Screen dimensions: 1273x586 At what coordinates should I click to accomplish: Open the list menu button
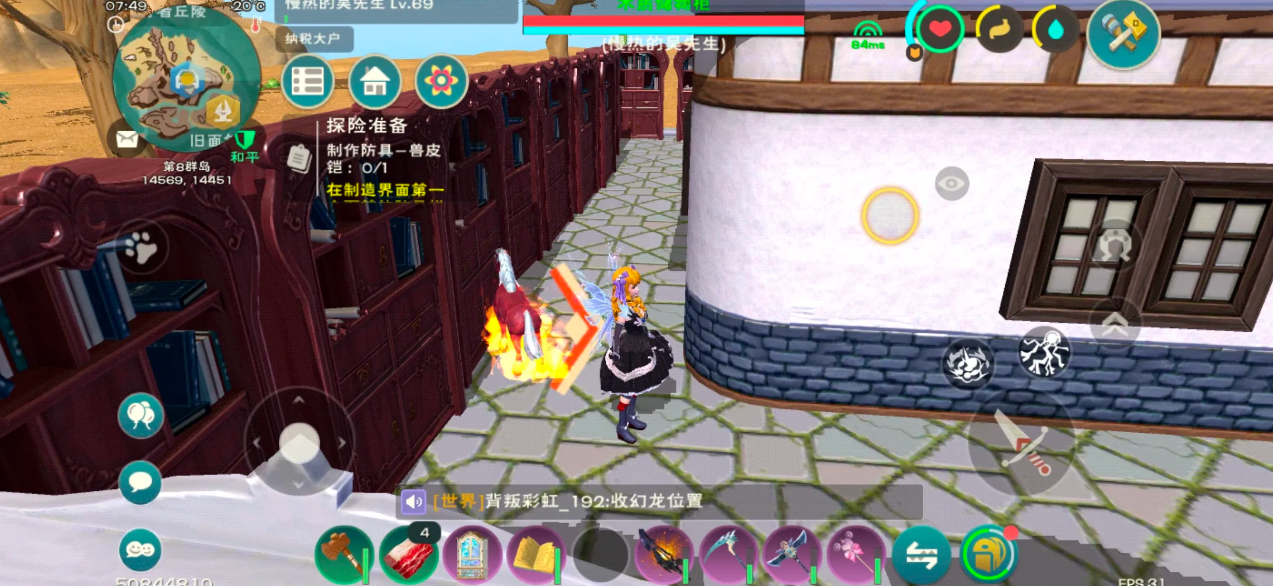(x=308, y=82)
